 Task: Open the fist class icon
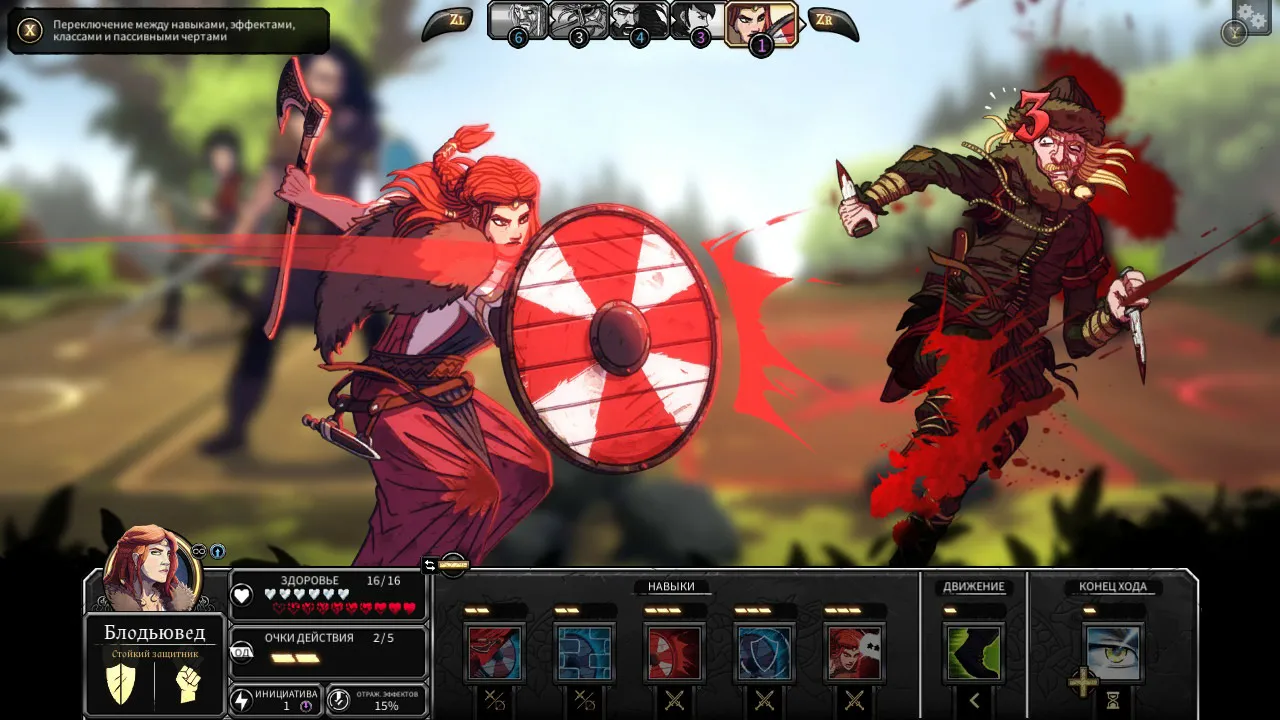187,684
